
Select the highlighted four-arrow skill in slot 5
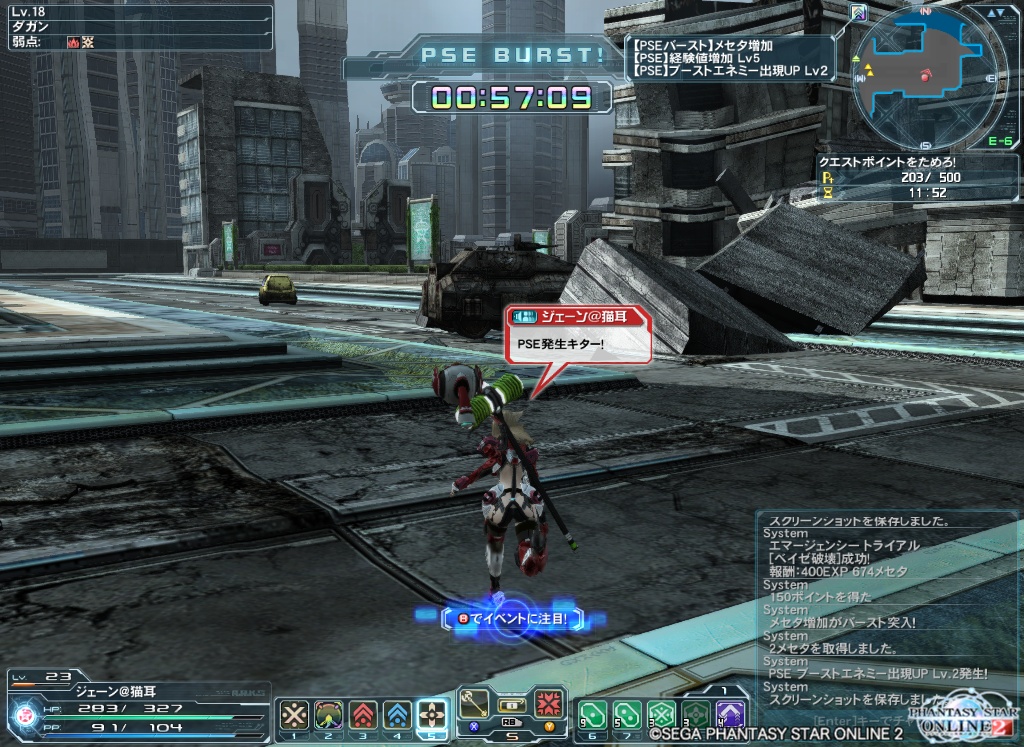432,714
